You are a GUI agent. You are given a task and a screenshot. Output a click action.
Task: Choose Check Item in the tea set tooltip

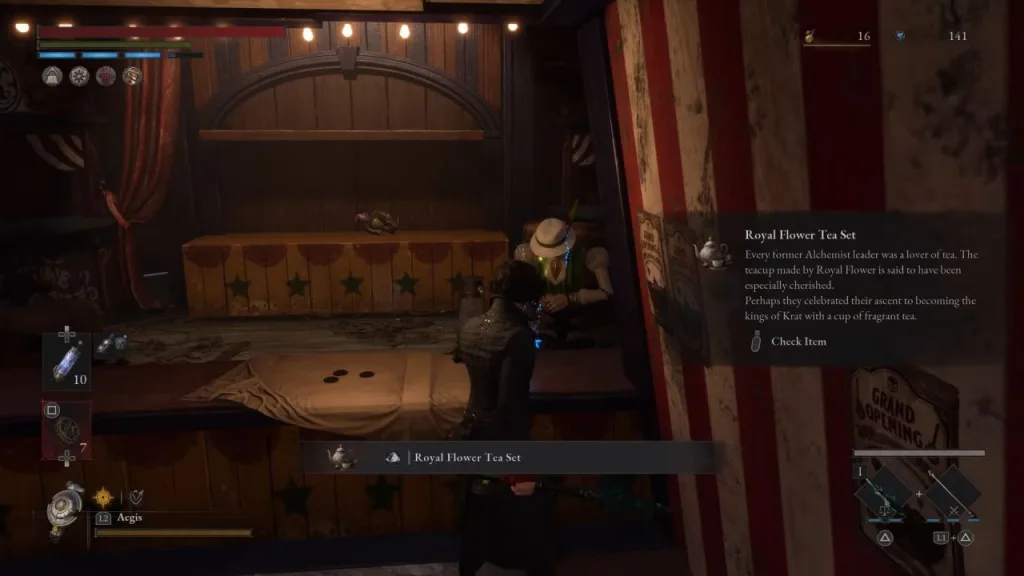pyautogui.click(x=798, y=342)
